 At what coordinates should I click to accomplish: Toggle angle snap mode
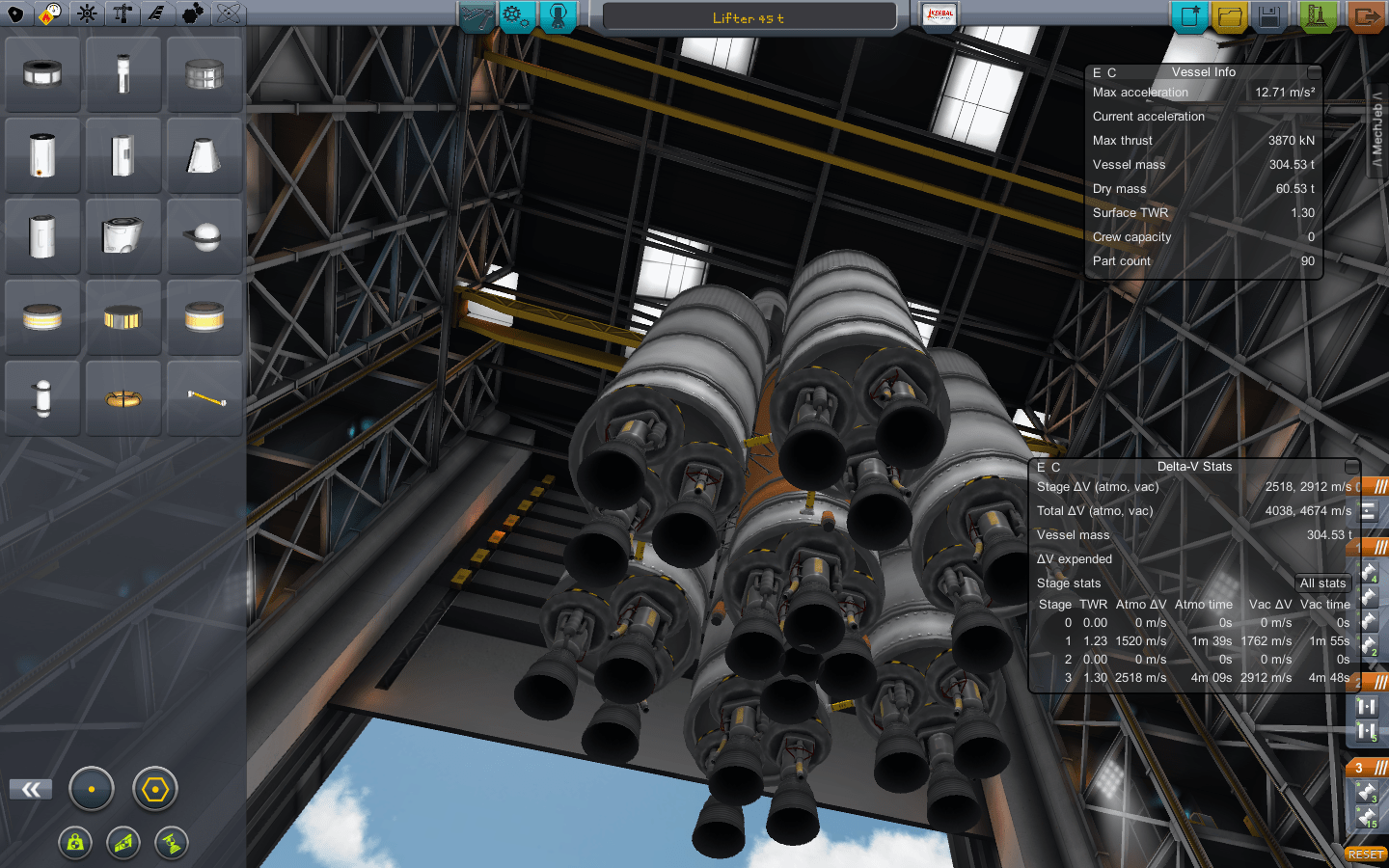click(154, 788)
